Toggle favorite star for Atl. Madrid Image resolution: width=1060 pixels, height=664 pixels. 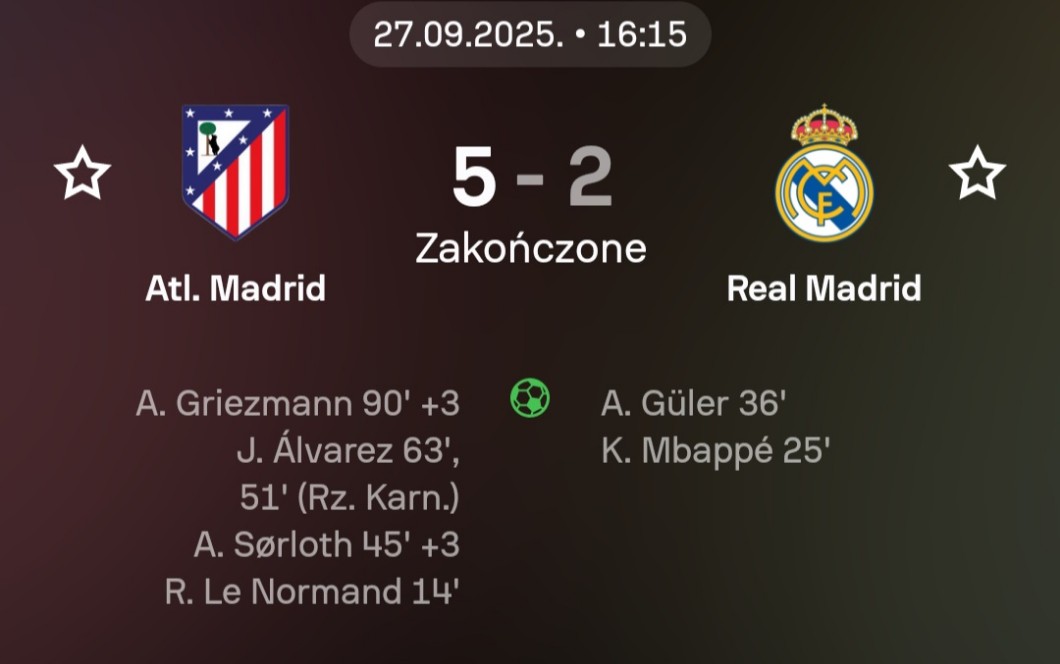(x=82, y=173)
